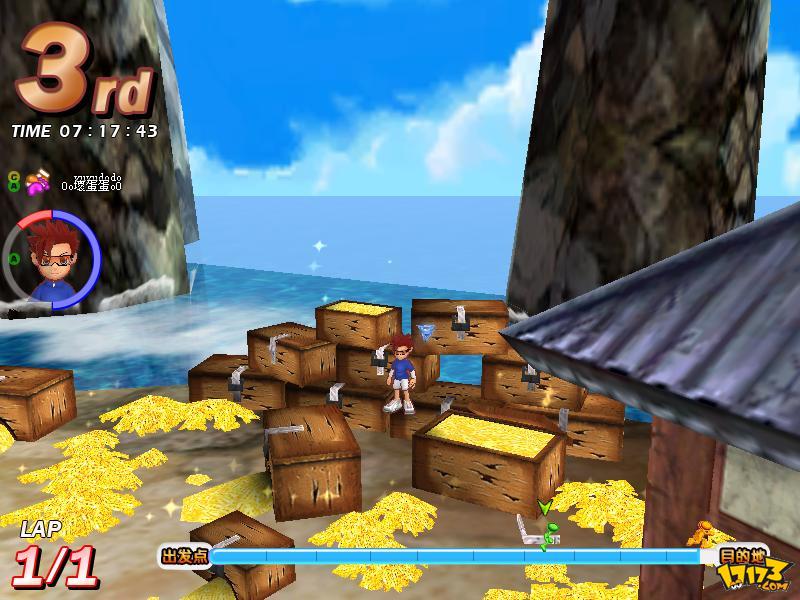Click the 出发点 start label on the progress bar

(184, 556)
